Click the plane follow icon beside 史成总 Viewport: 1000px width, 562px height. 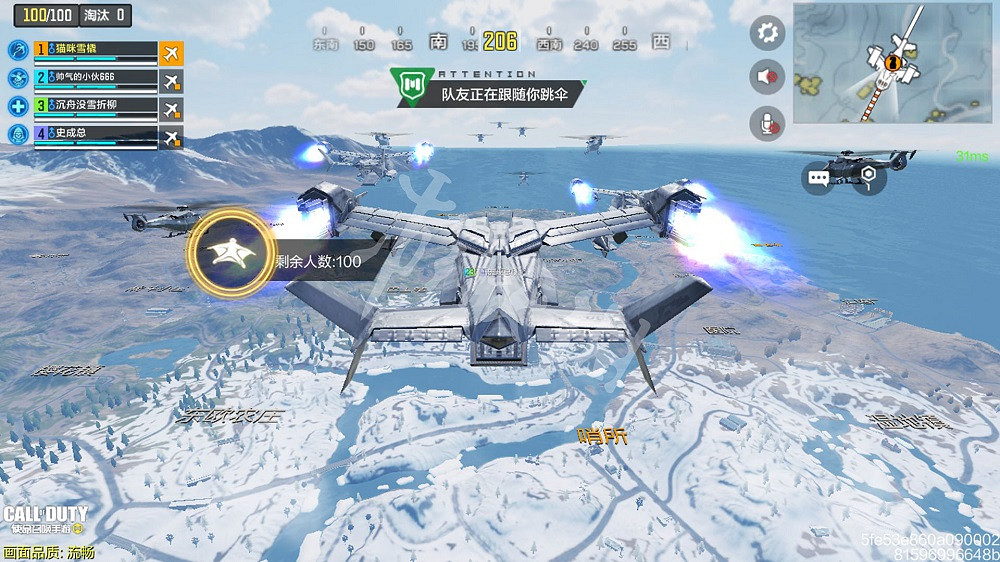point(172,137)
